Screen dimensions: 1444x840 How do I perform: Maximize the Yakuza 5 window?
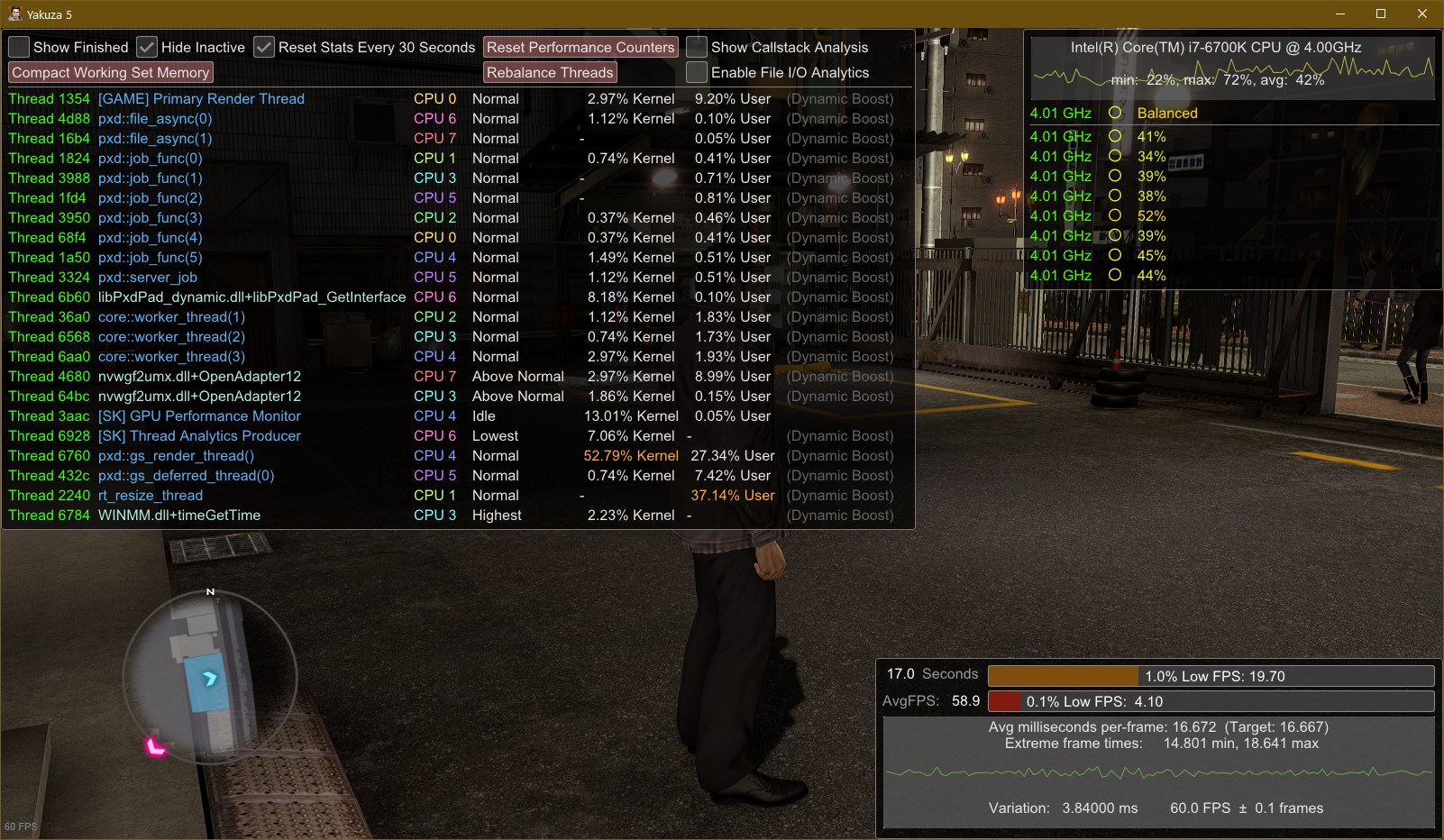(x=1380, y=14)
